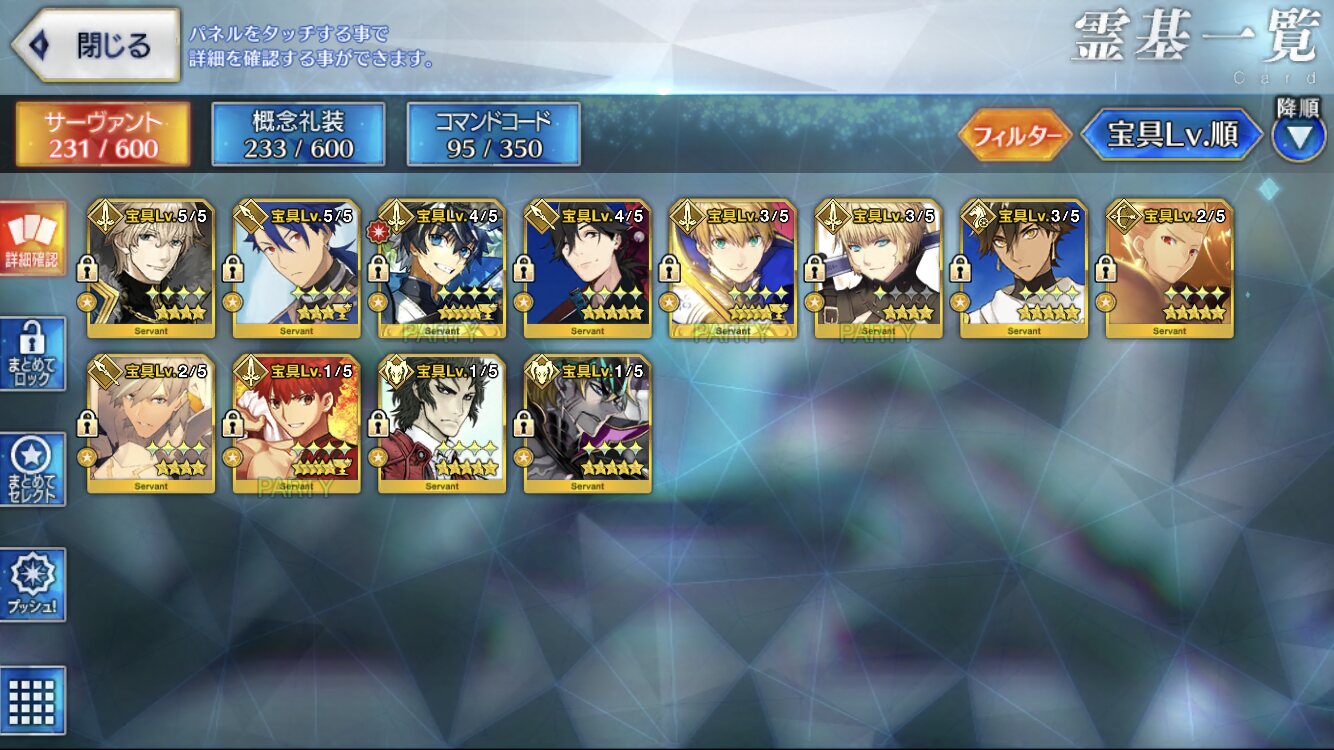This screenshot has height=750, width=1334.
Task: Close the Spirit Origin list with 閉じる
Action: [96, 46]
